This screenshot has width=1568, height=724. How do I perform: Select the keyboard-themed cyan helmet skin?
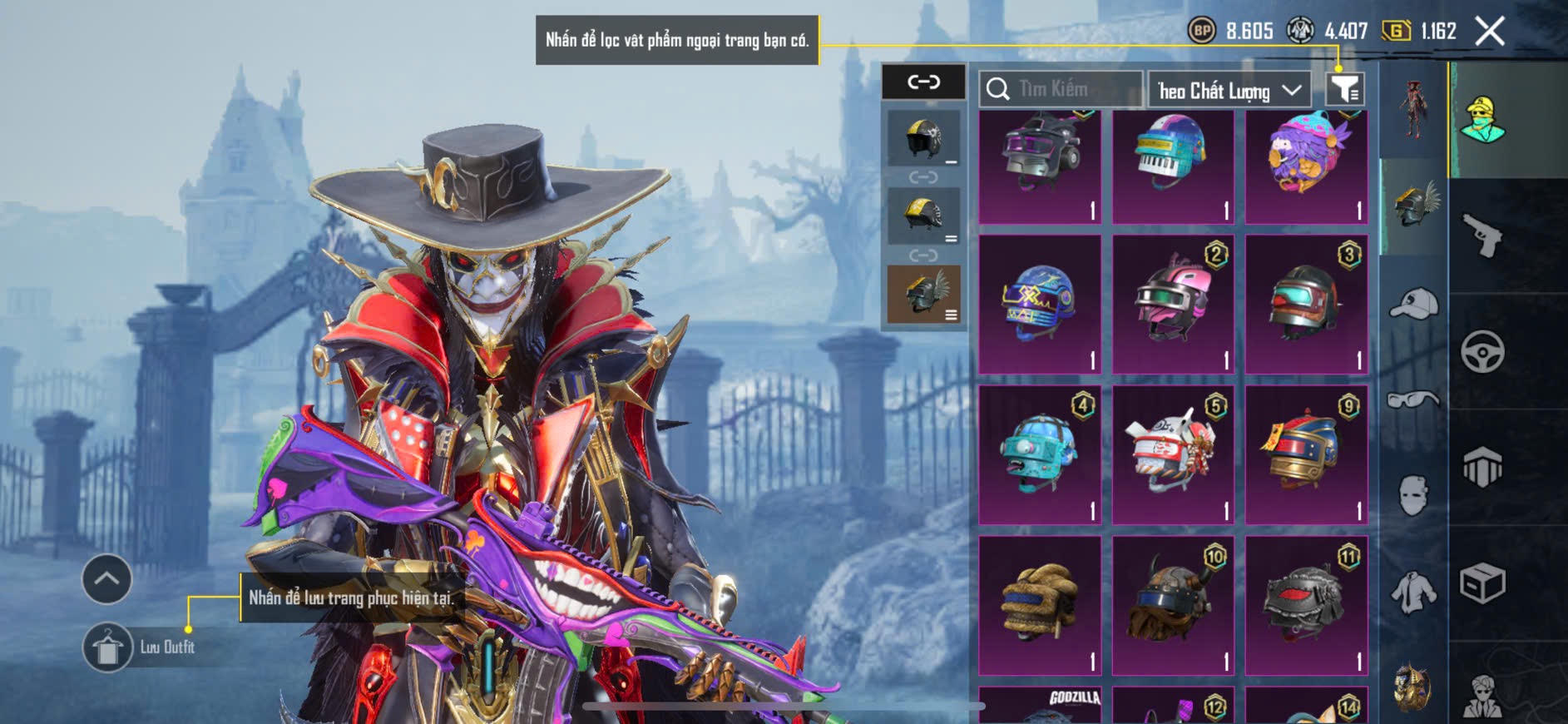click(1172, 166)
